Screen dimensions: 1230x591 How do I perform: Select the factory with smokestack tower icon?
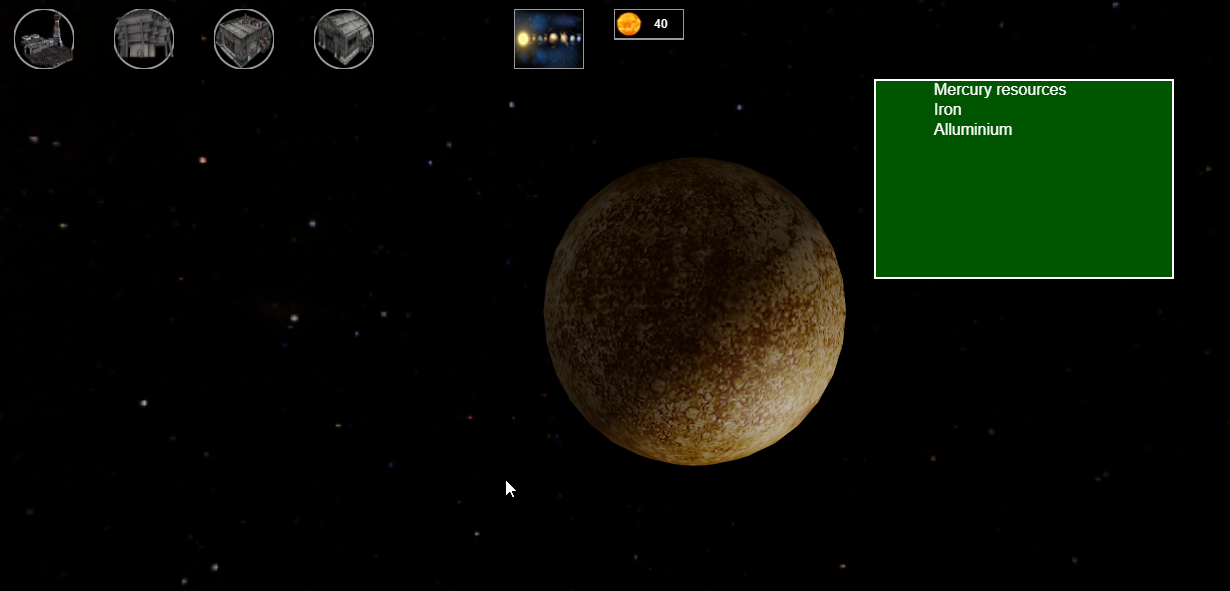point(44,39)
